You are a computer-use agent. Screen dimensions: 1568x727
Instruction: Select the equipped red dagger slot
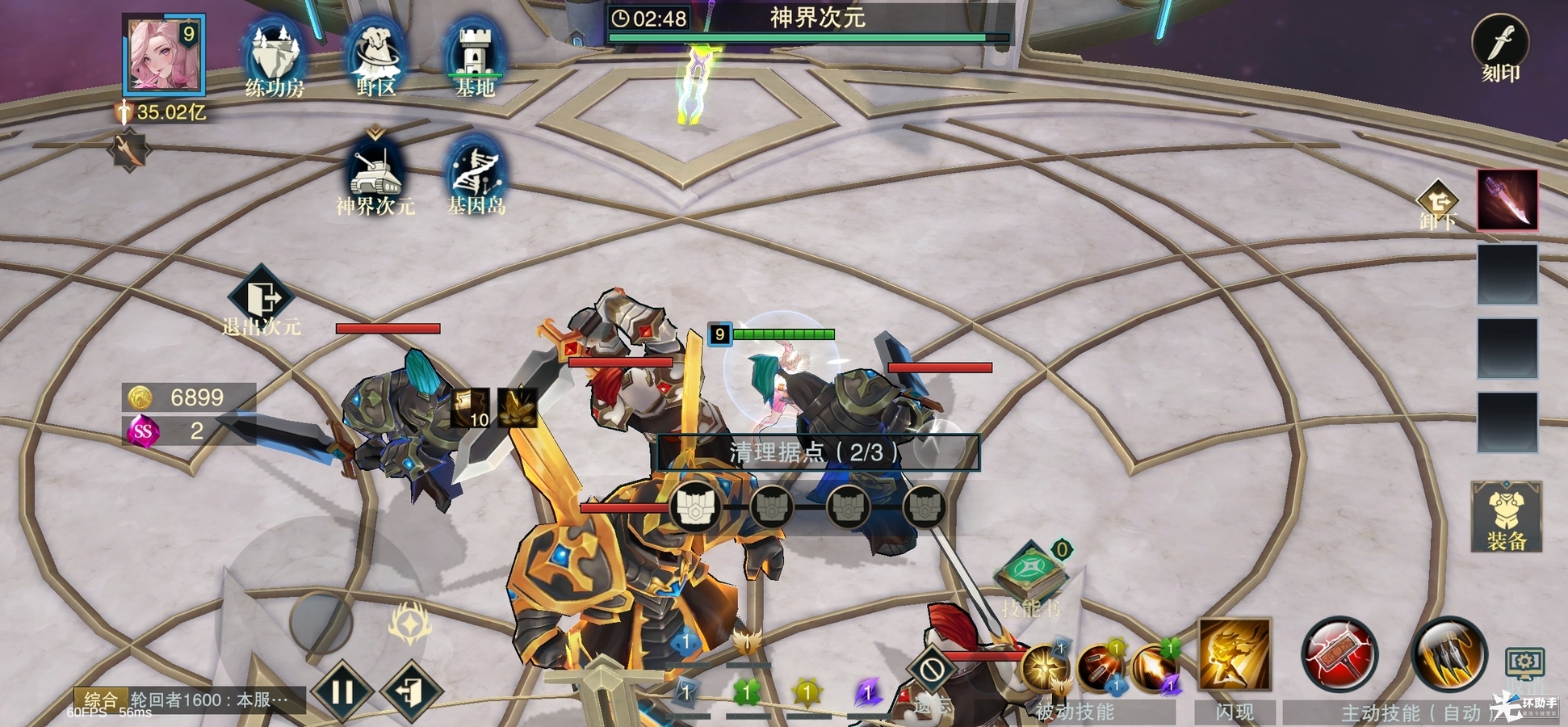tap(1507, 200)
